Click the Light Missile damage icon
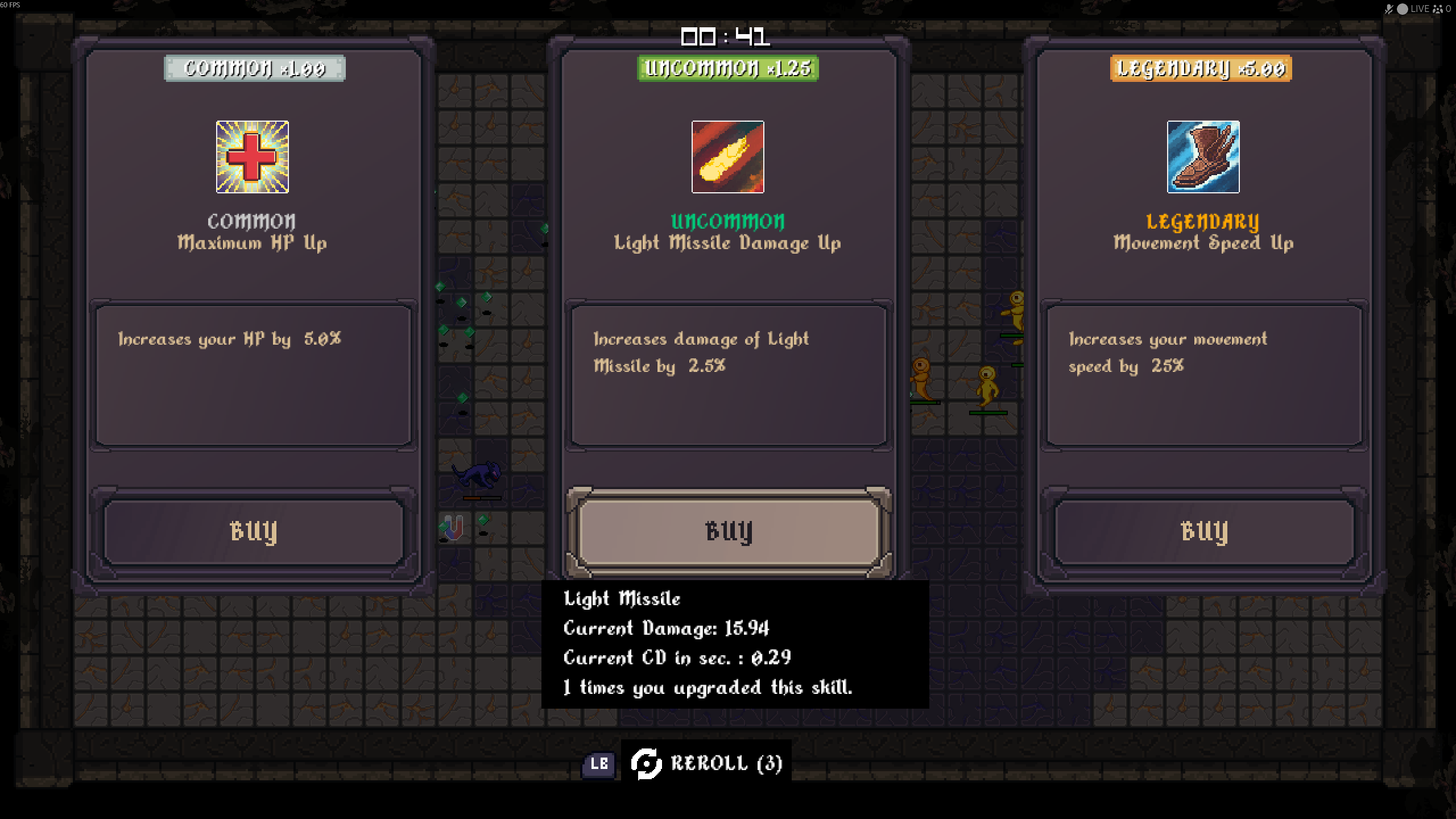1456x819 pixels. coord(727,156)
